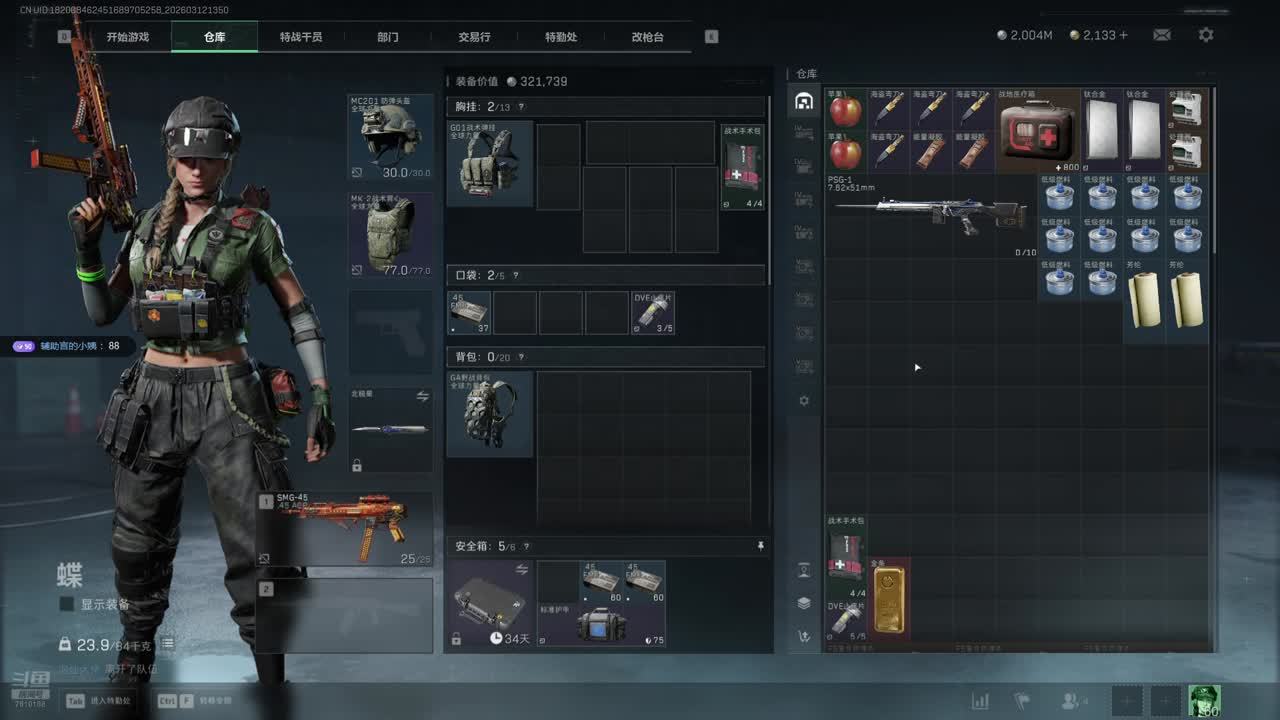Click the 北极星 knife slot

pos(390,430)
